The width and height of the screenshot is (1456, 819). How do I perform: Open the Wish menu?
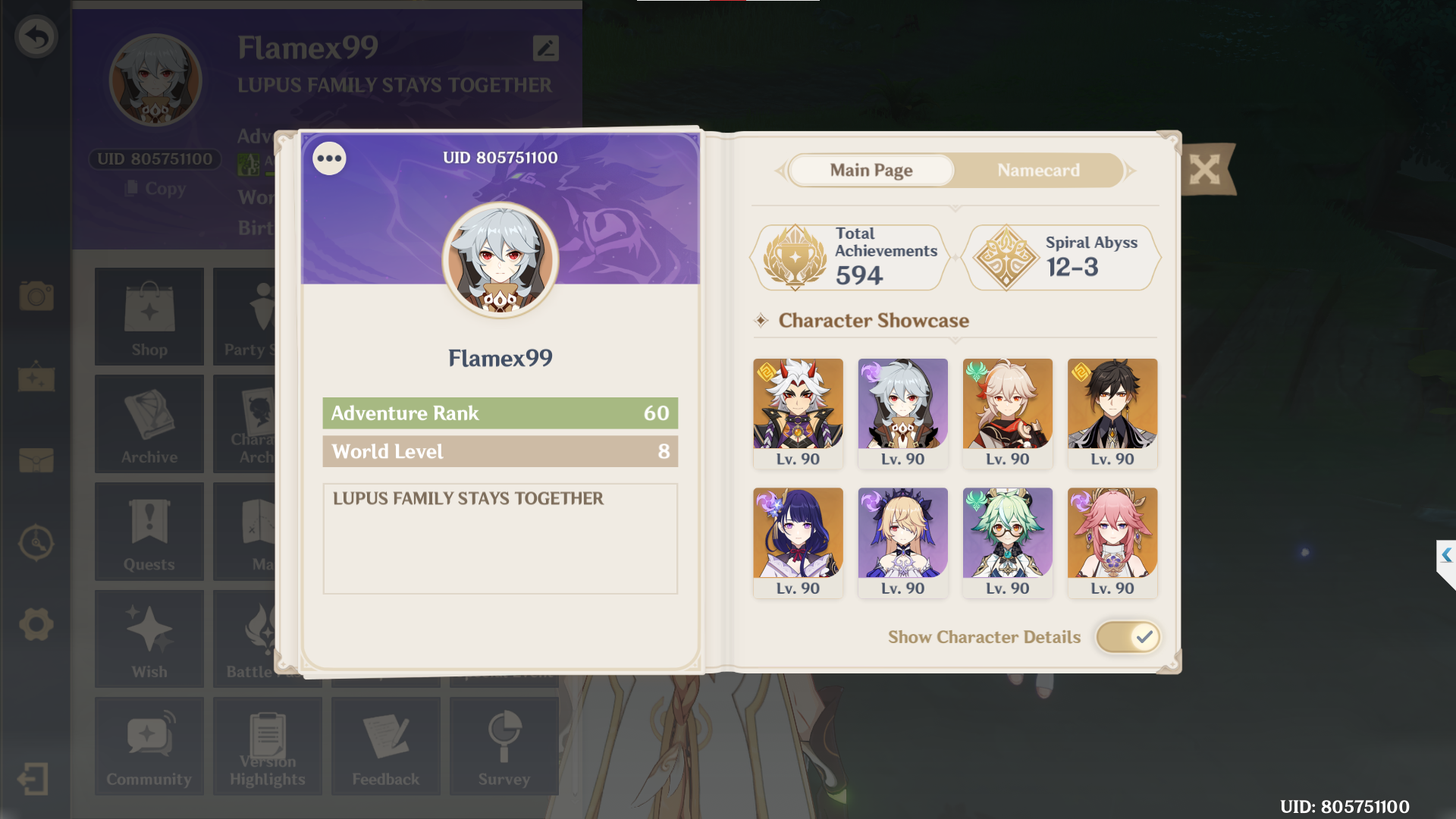point(149,639)
